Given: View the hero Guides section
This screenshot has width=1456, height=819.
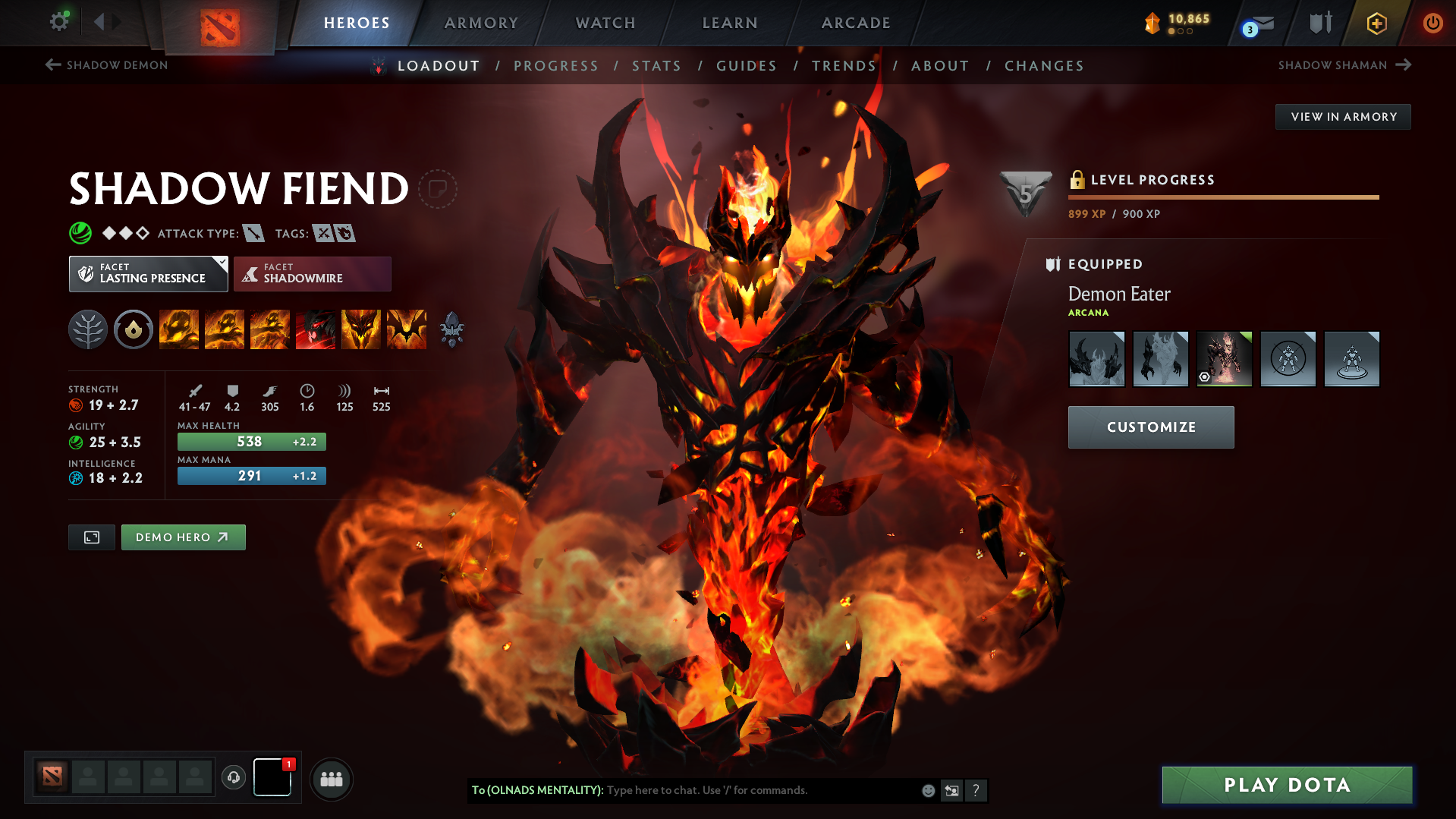Looking at the screenshot, I should coord(747,66).
